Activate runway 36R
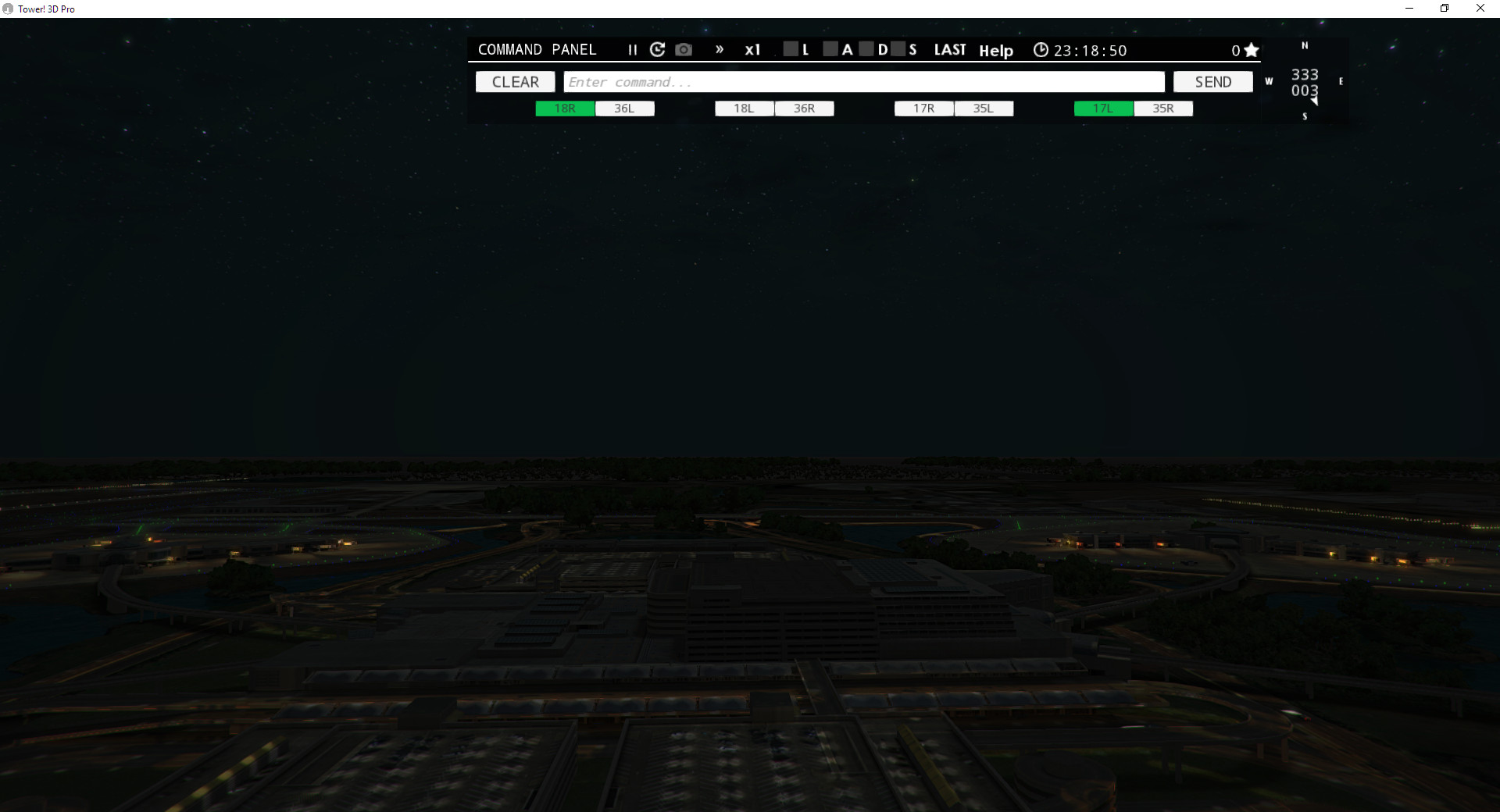 [804, 109]
